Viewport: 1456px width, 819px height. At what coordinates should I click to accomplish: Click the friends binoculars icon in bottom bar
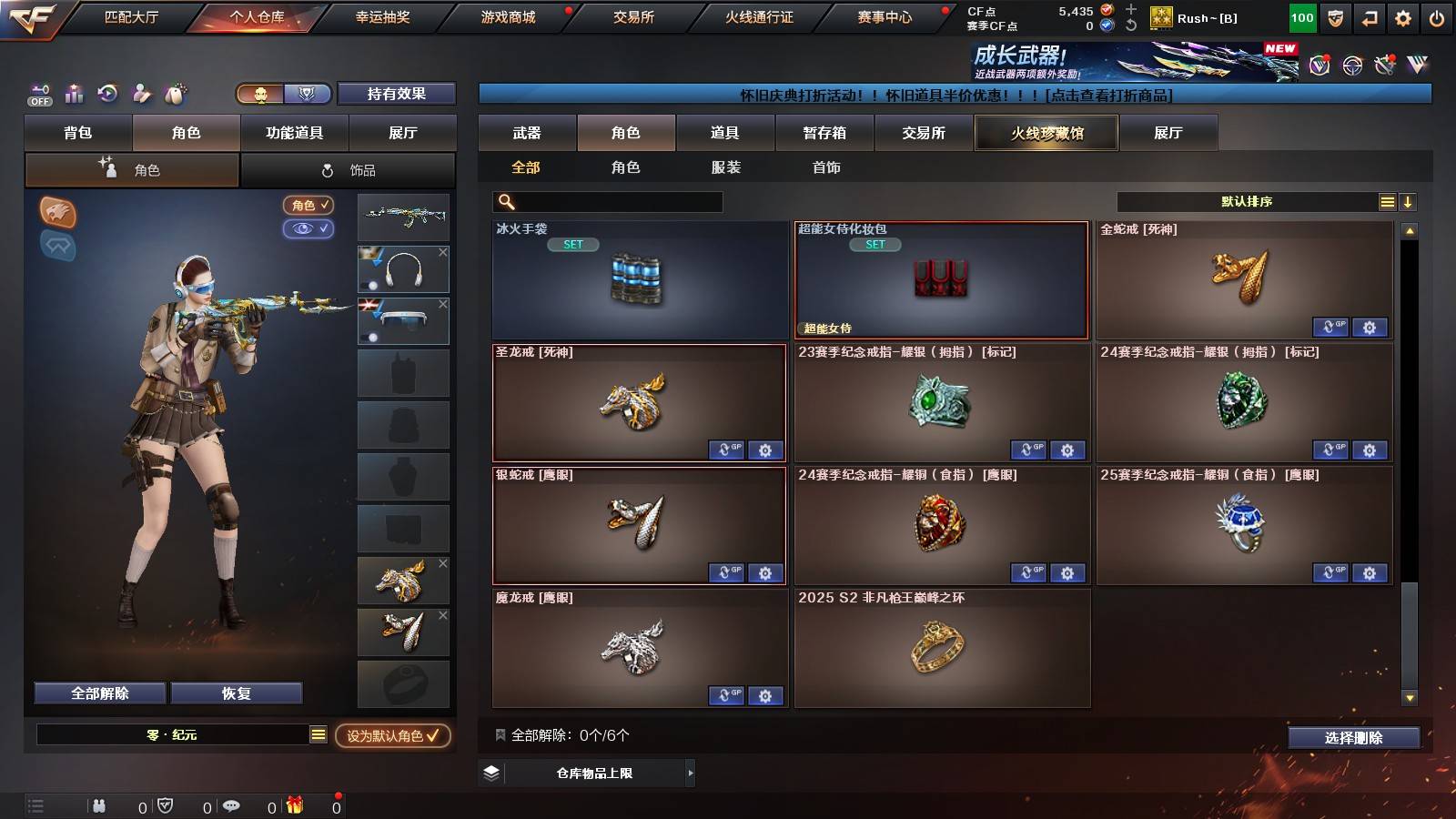pyautogui.click(x=97, y=805)
